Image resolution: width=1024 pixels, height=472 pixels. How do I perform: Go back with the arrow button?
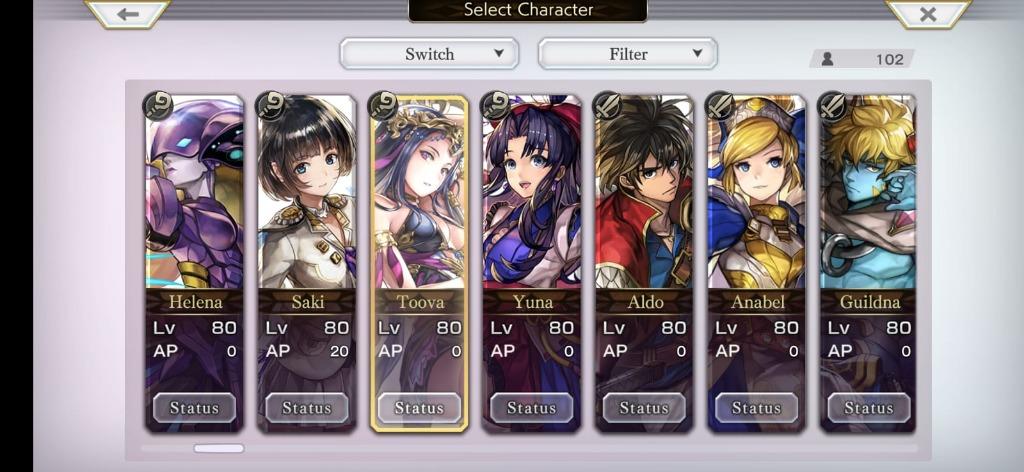[127, 14]
